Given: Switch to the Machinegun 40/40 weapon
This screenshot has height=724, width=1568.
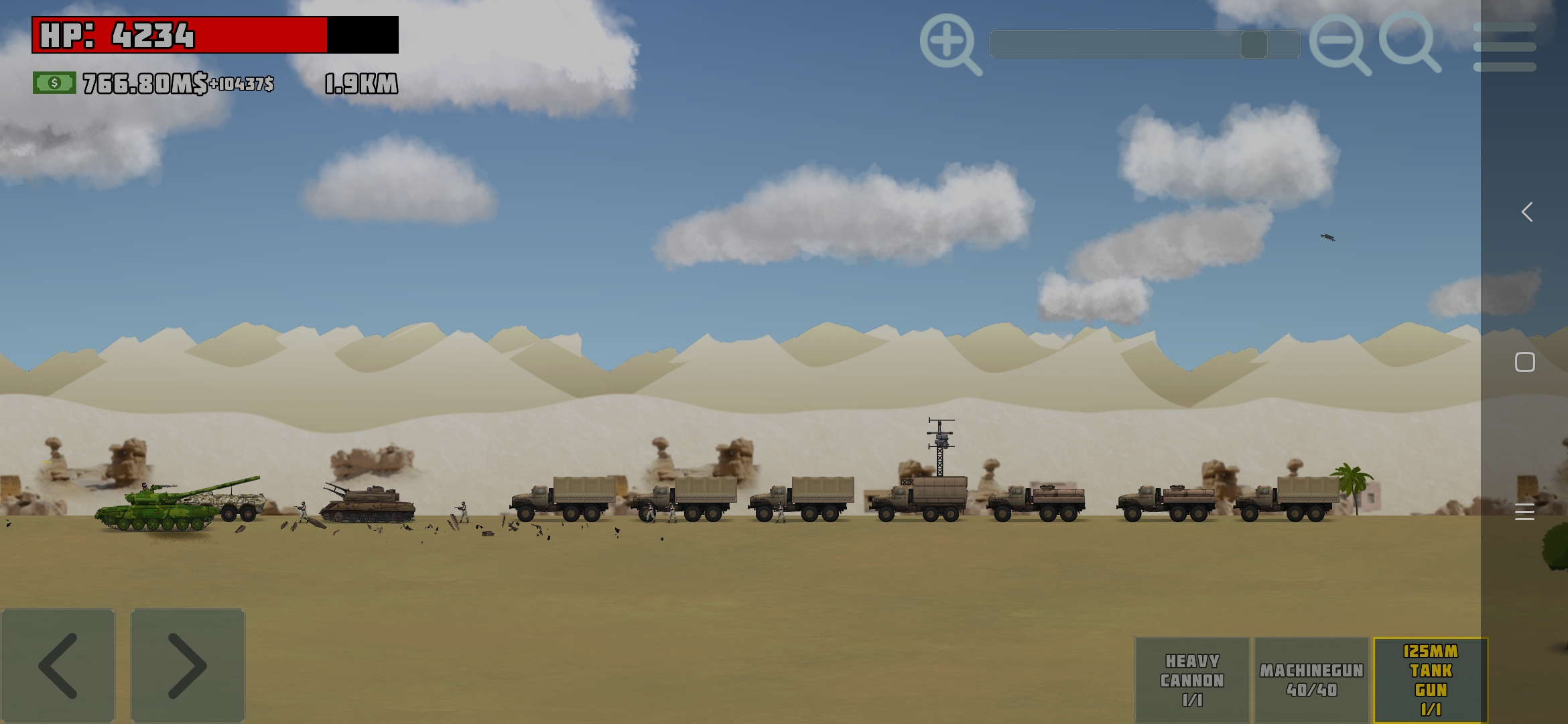Looking at the screenshot, I should [x=1312, y=679].
